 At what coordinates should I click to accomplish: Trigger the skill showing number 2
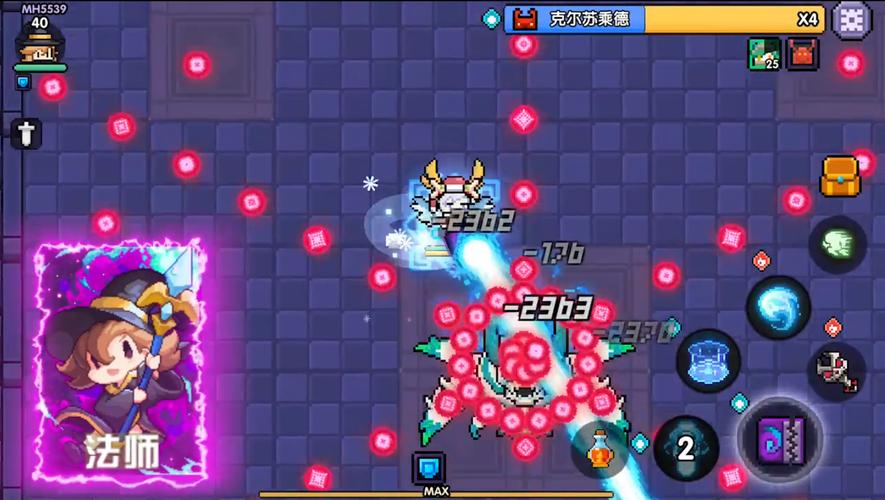tap(686, 448)
